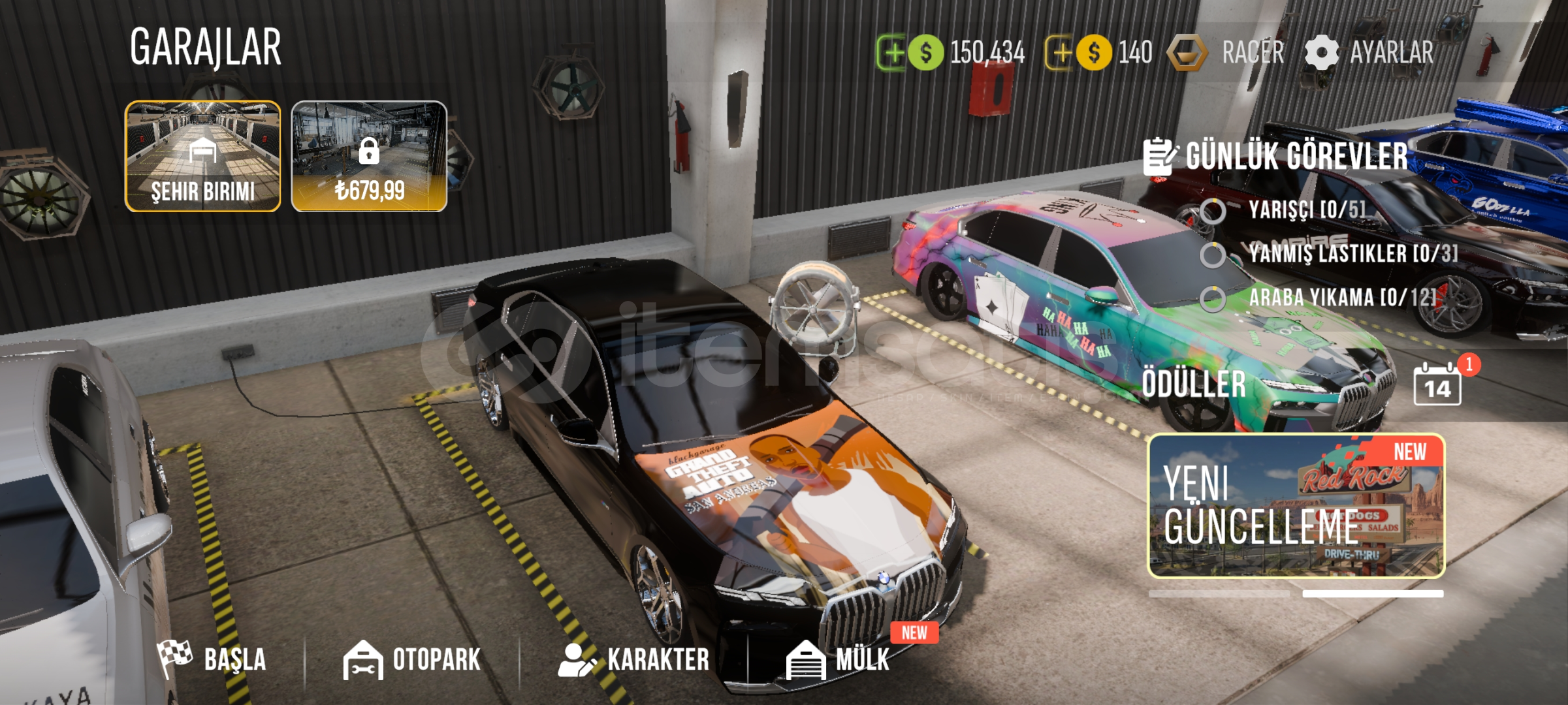The image size is (1568, 705).
Task: Select the Şehir Birimi garage thumbnail
Action: (203, 156)
